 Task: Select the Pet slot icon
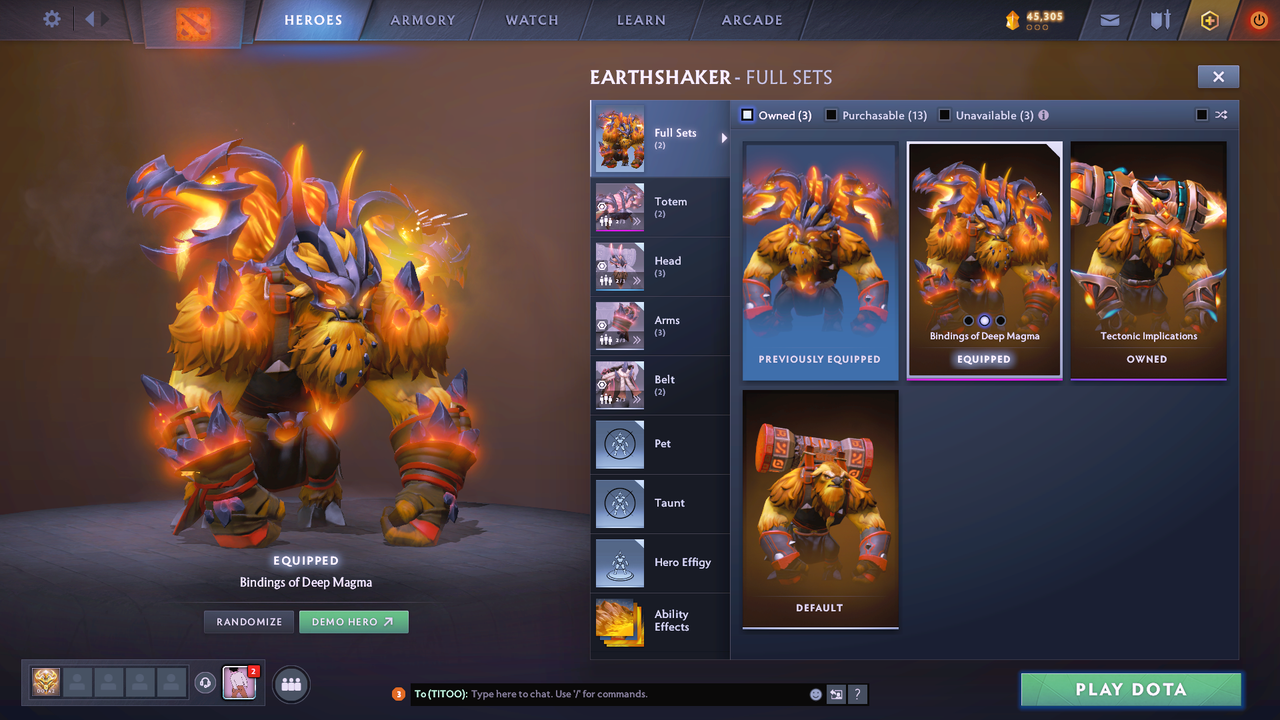[x=619, y=444]
